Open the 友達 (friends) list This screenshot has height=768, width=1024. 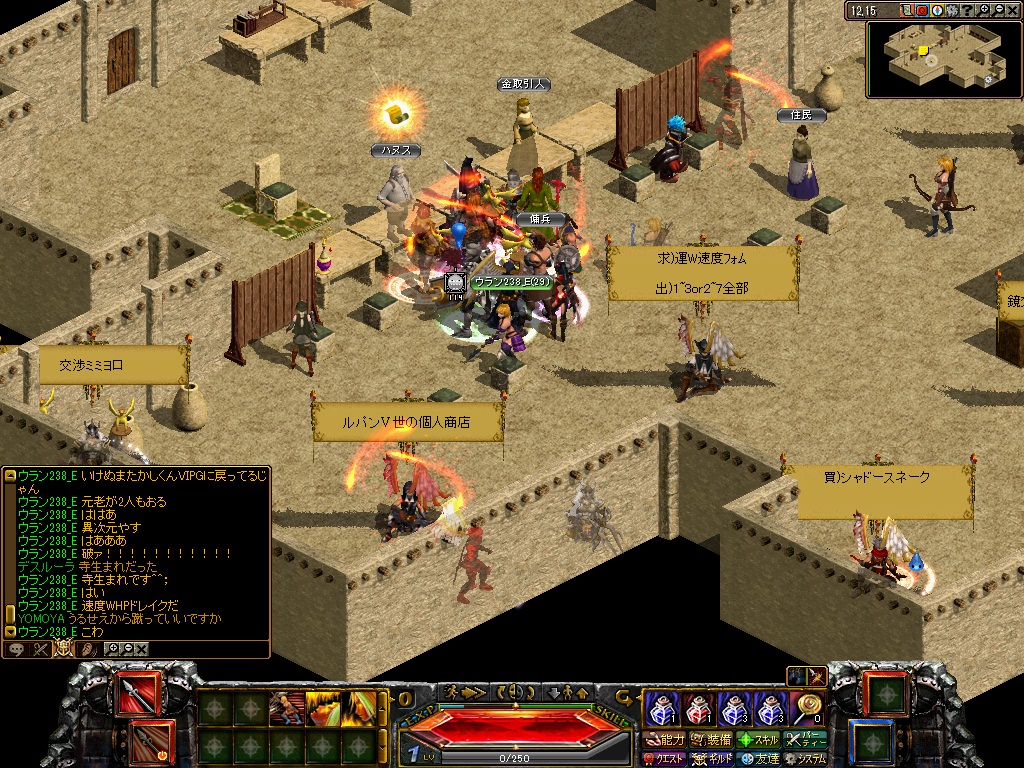point(758,759)
